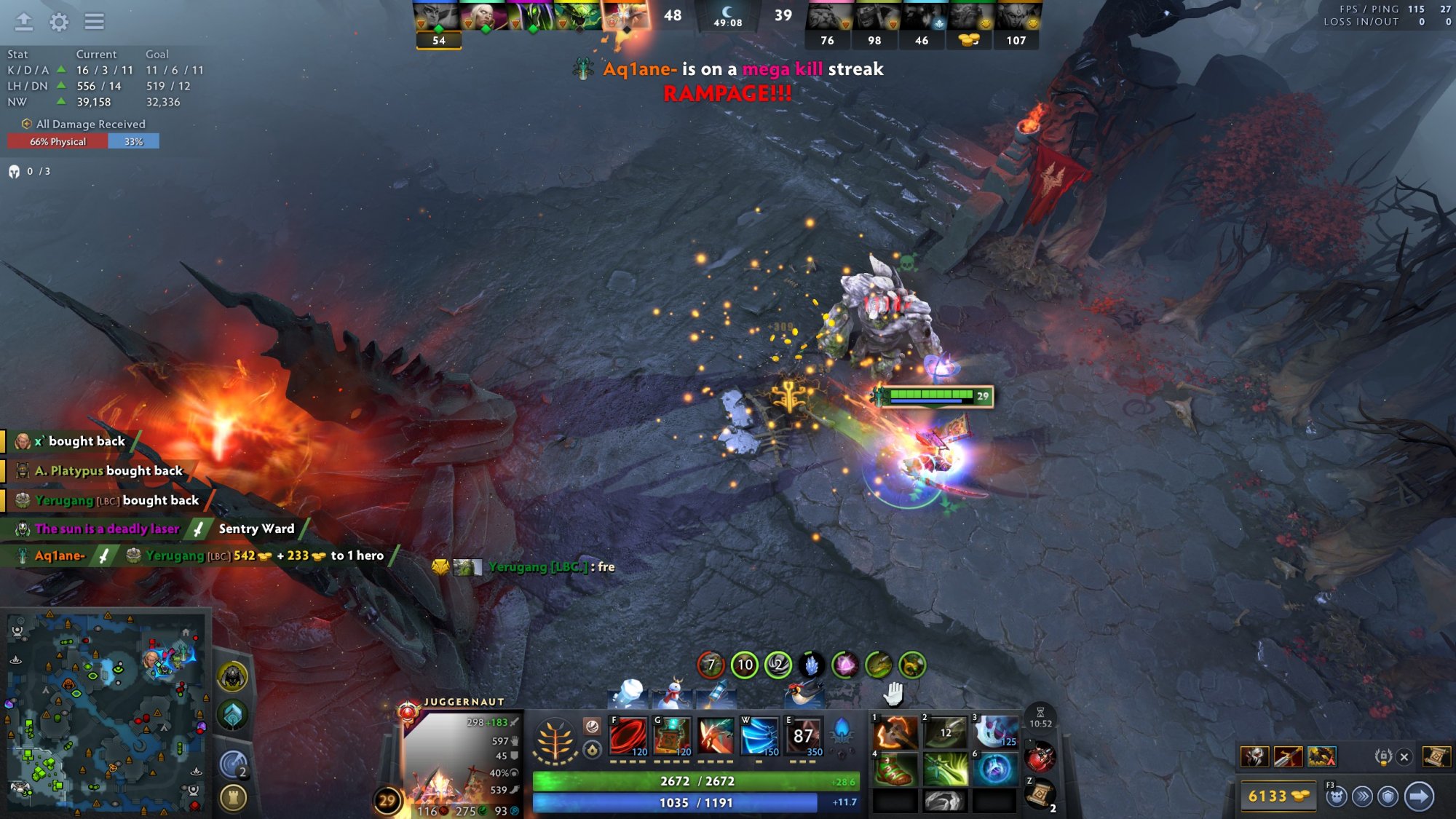Cast Blade Fury ability

tap(628, 736)
